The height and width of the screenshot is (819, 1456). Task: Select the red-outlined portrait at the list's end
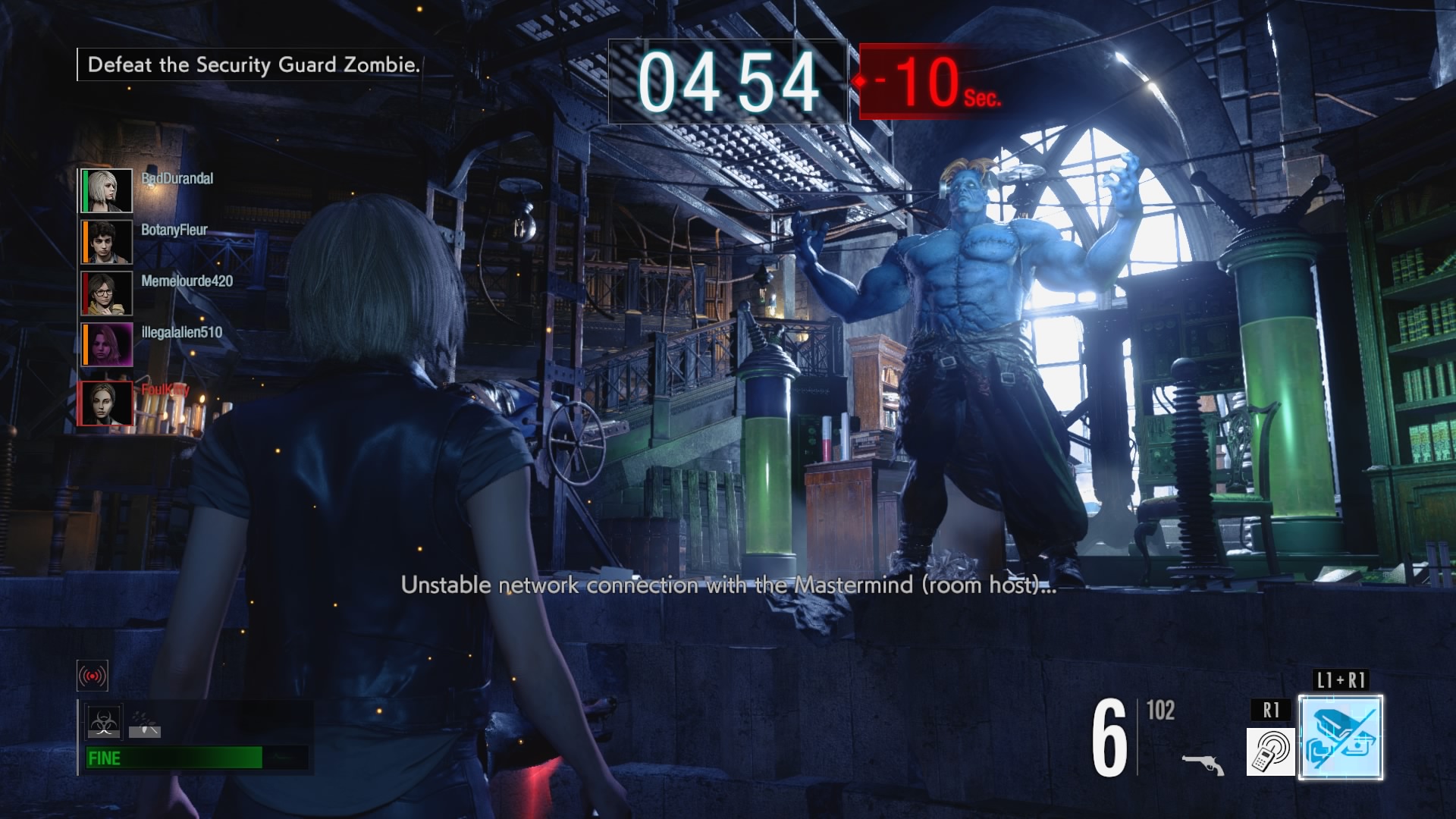(x=105, y=403)
